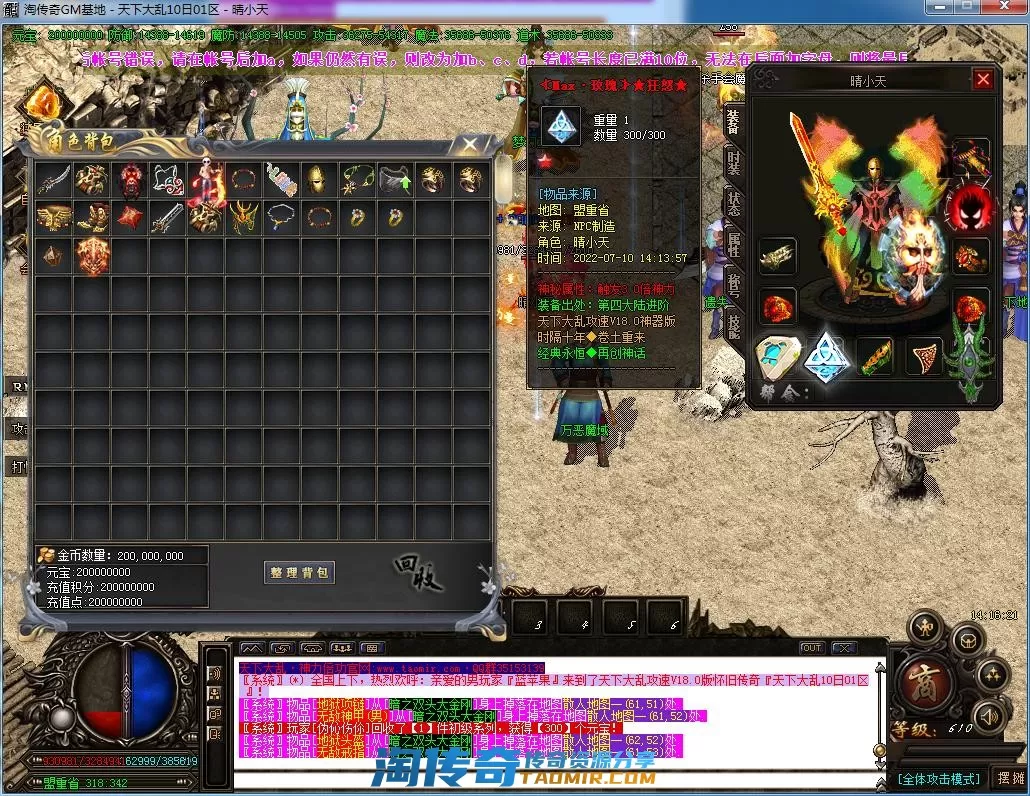Screen dimensions: 1030x796
Task: Switch to the 技能 skills tab
Action: coord(734,325)
